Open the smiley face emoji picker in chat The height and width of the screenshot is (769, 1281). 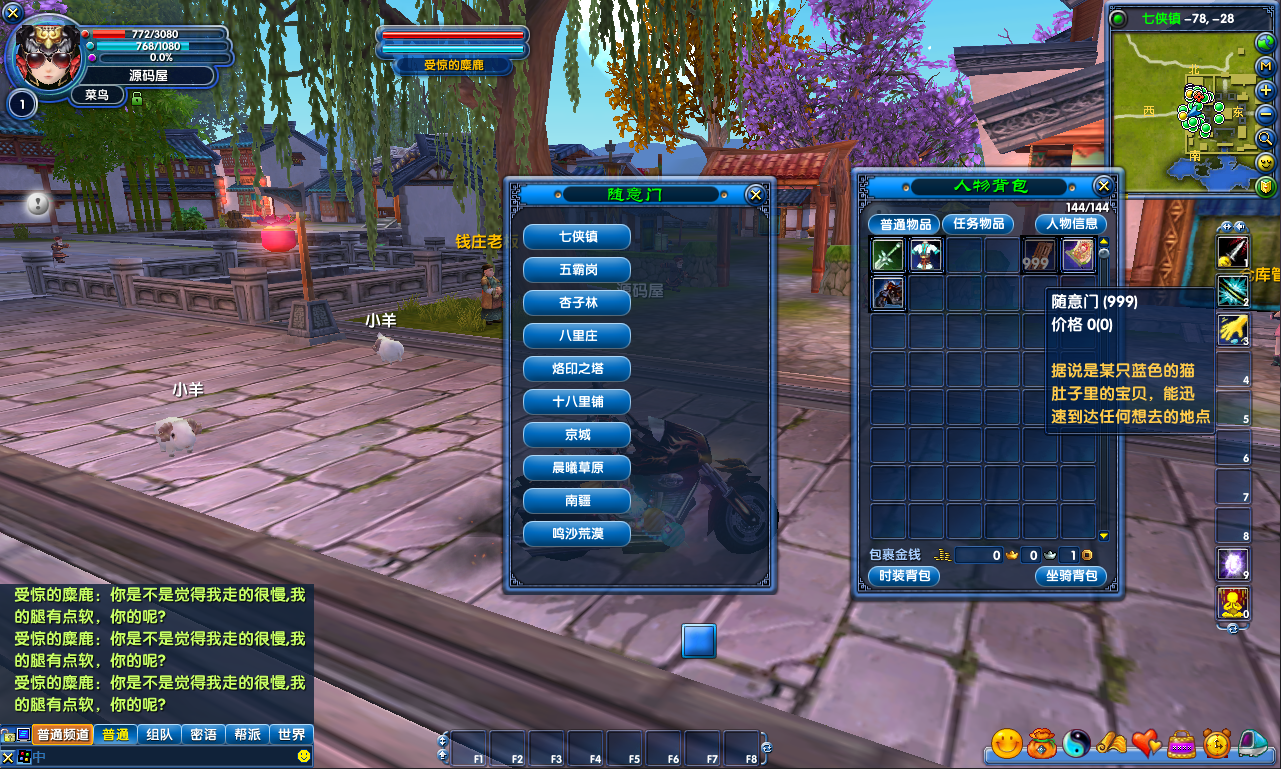tap(304, 756)
